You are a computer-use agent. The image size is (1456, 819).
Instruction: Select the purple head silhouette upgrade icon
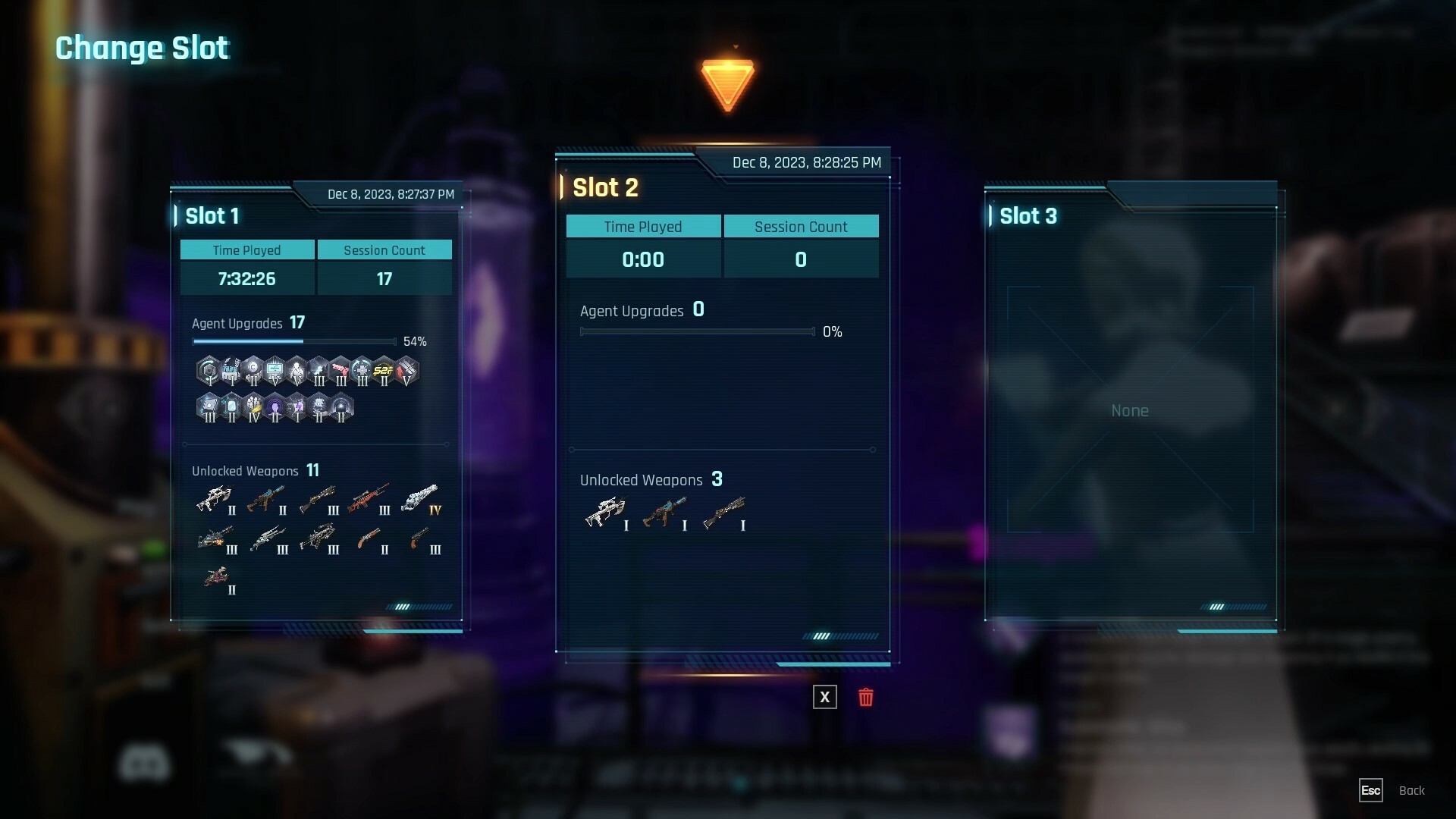click(275, 406)
